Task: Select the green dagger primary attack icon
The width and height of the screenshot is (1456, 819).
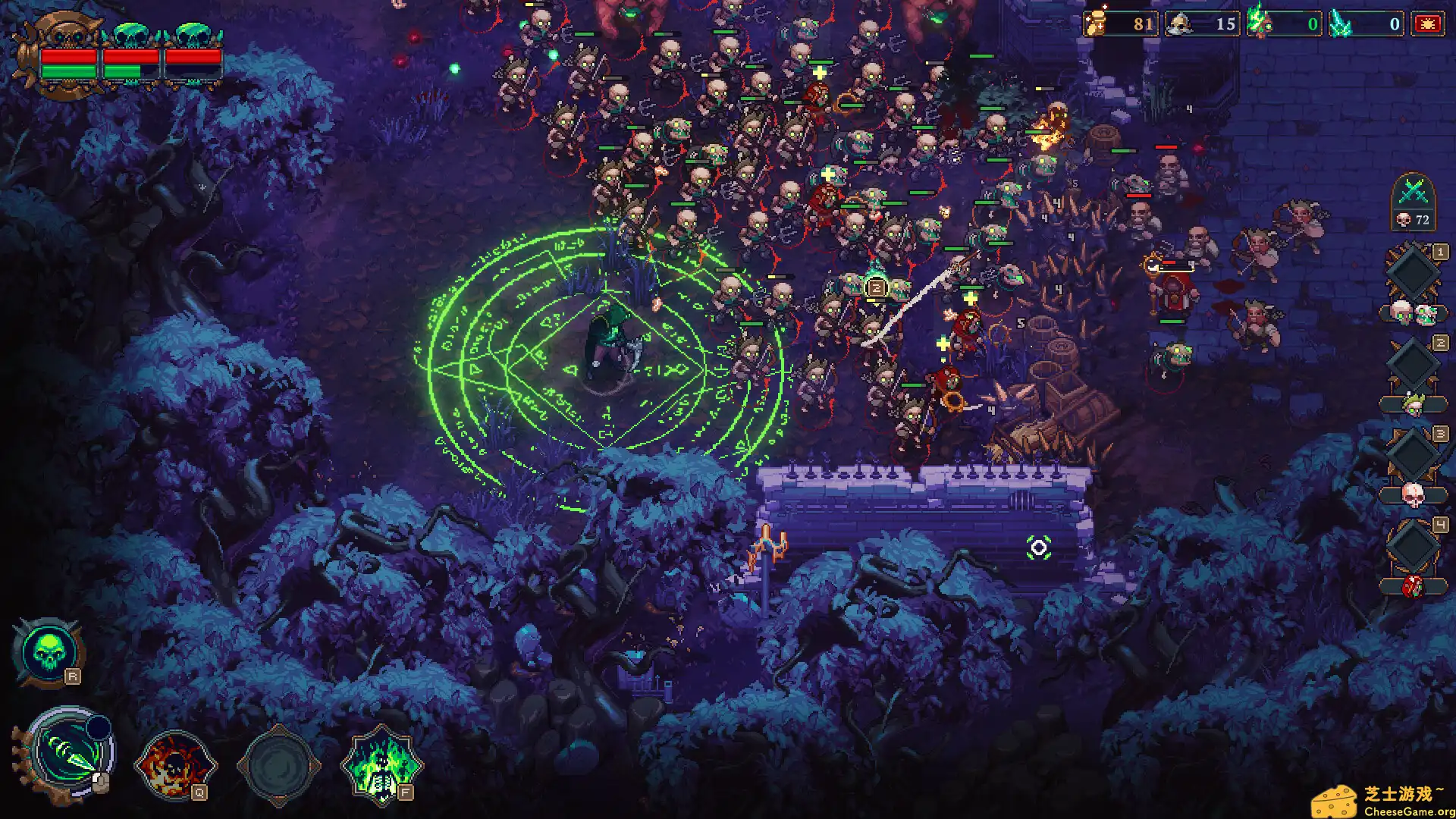Action: coord(69,754)
